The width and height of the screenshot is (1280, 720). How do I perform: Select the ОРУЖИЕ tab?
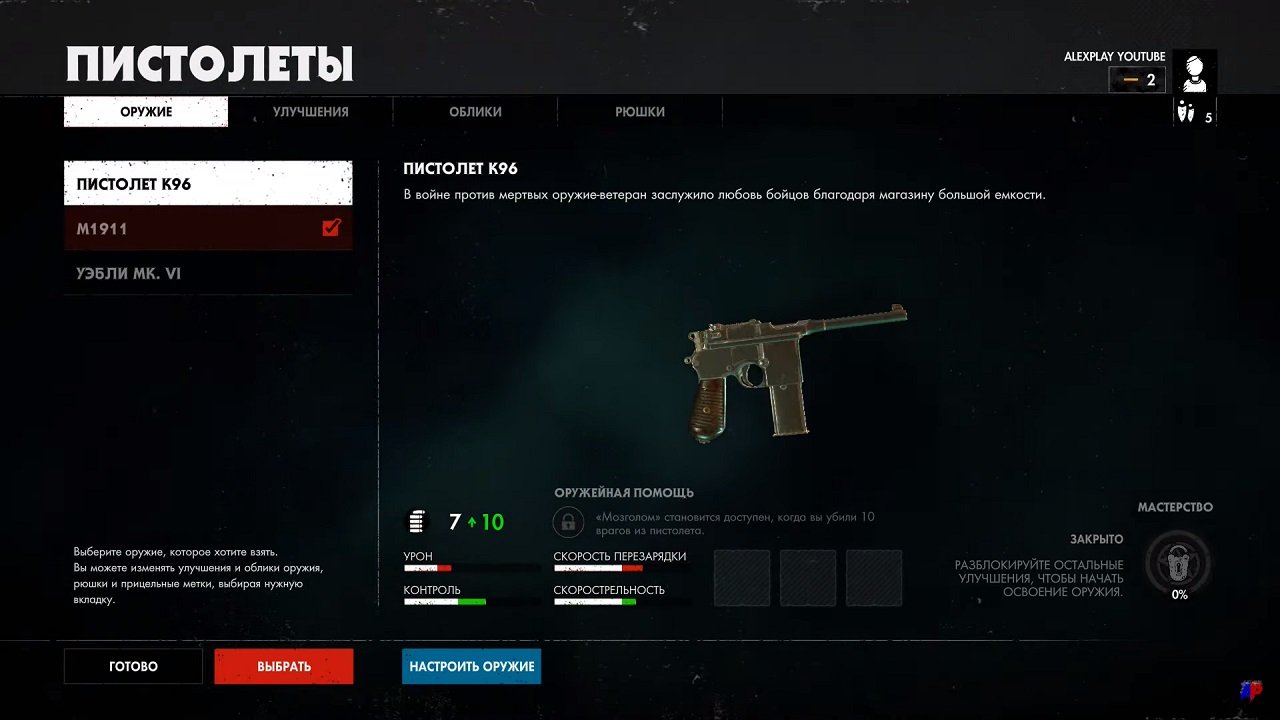(x=145, y=112)
